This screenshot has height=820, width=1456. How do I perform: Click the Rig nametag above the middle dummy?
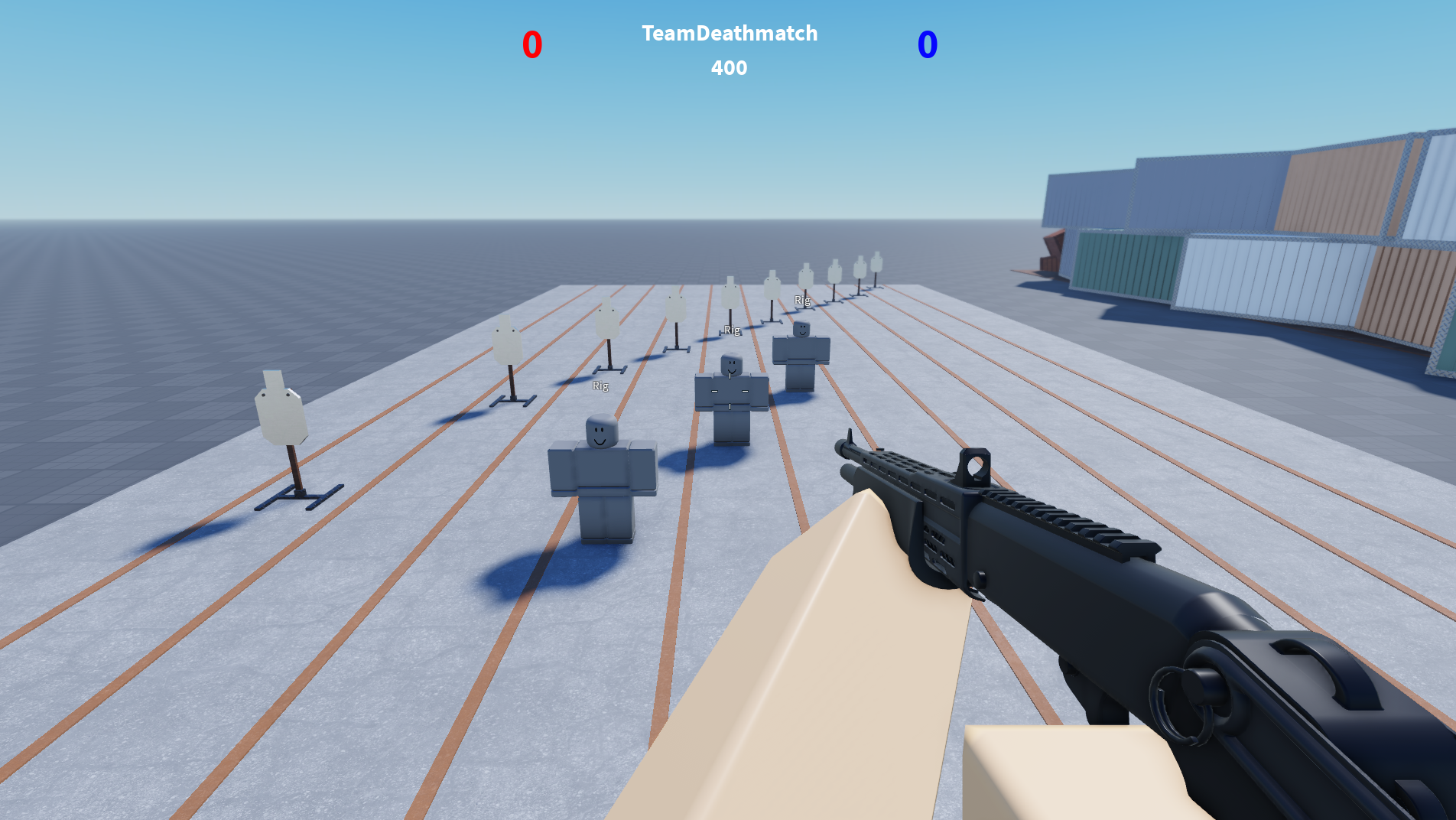(x=731, y=330)
